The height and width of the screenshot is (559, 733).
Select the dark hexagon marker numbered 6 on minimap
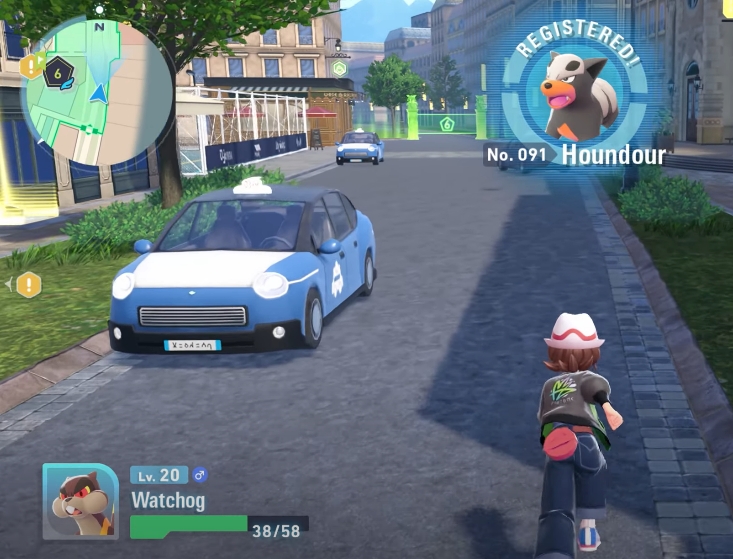coord(59,71)
